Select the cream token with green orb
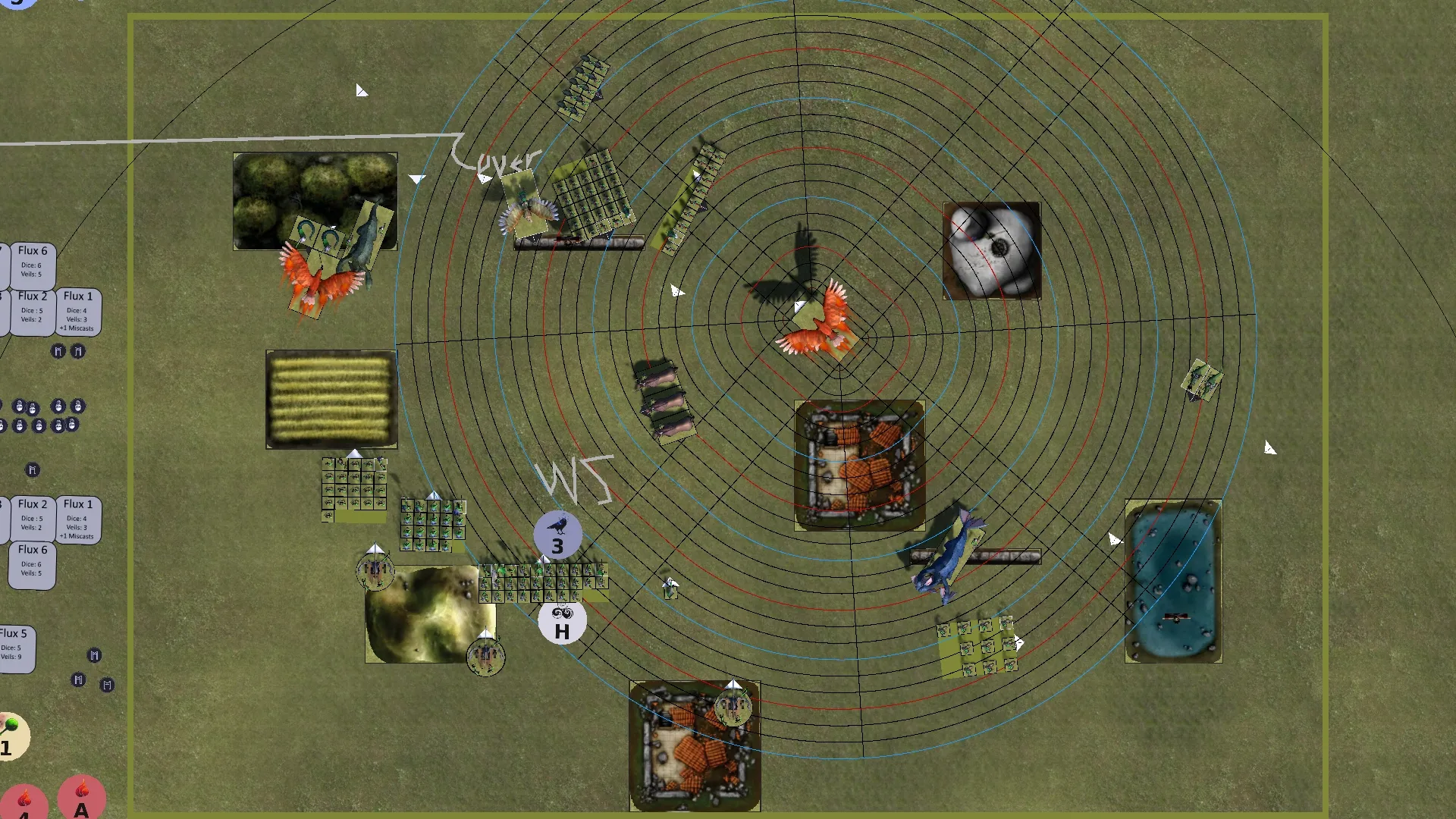 (x=11, y=736)
